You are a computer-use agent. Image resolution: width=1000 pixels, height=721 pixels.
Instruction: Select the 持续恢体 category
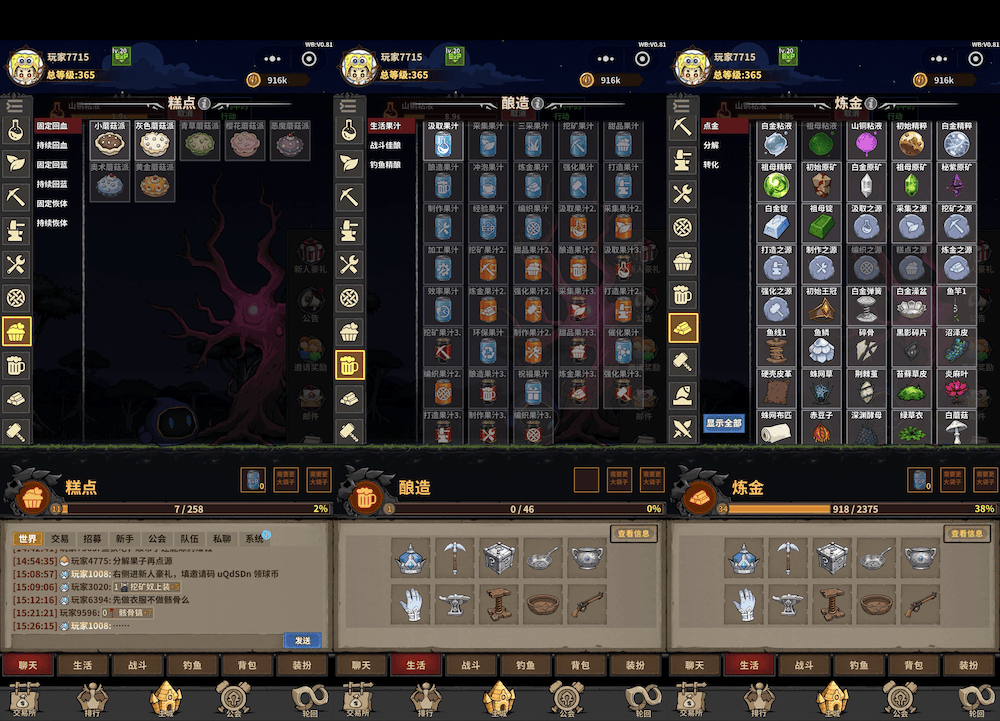pos(52,223)
